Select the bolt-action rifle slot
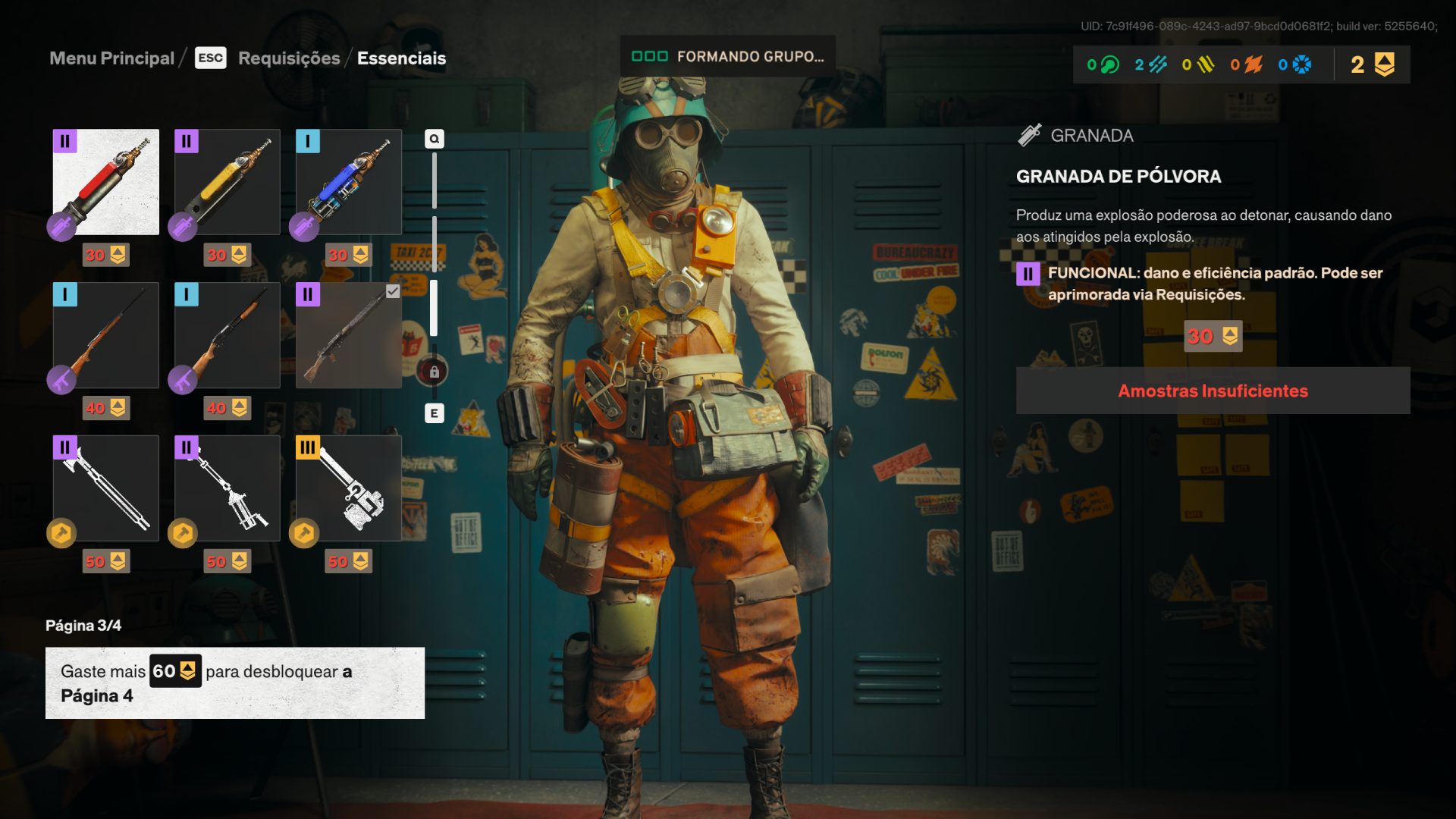The image size is (1456, 819). (106, 335)
